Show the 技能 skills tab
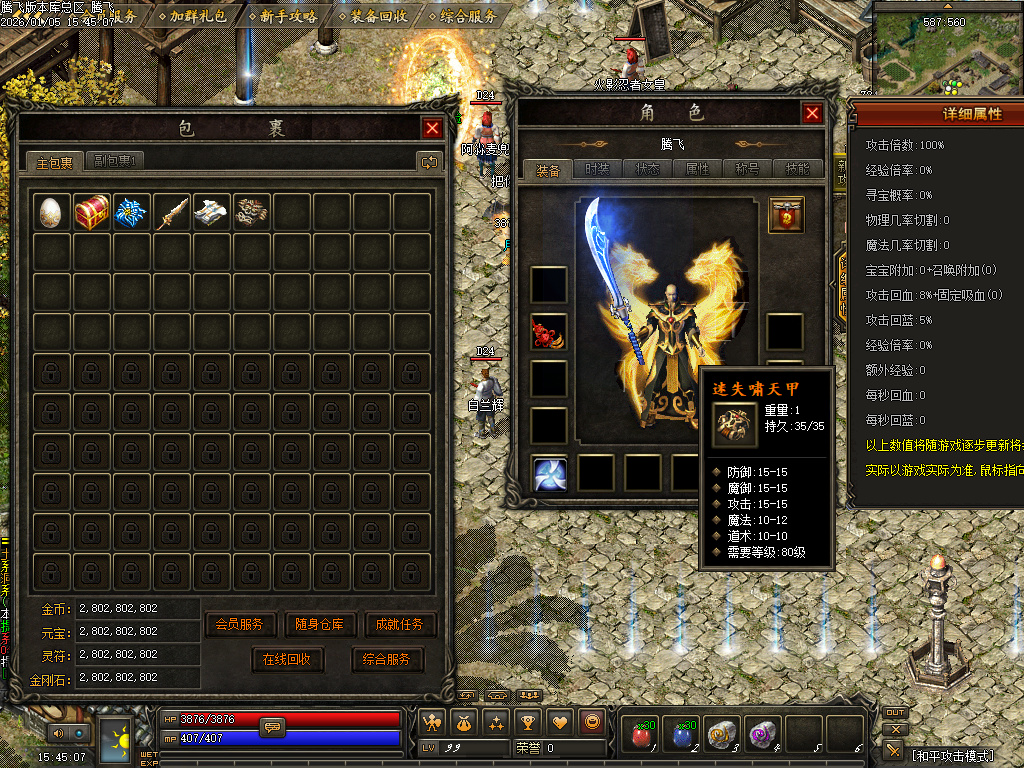This screenshot has height=768, width=1024. 797,169
